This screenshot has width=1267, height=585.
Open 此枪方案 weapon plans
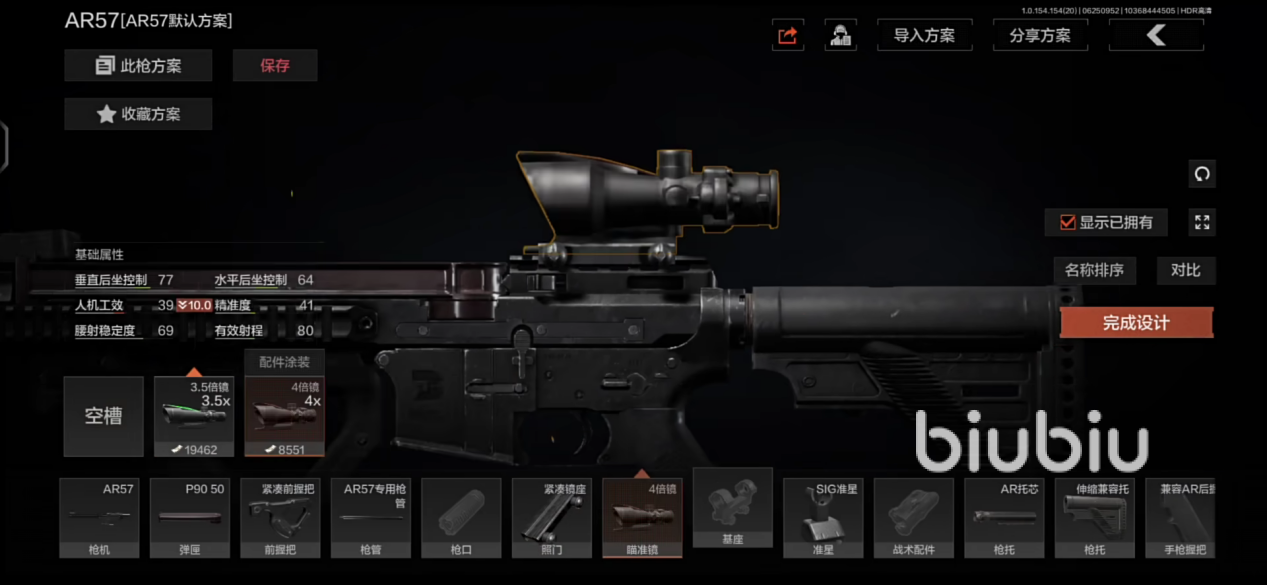[x=138, y=66]
